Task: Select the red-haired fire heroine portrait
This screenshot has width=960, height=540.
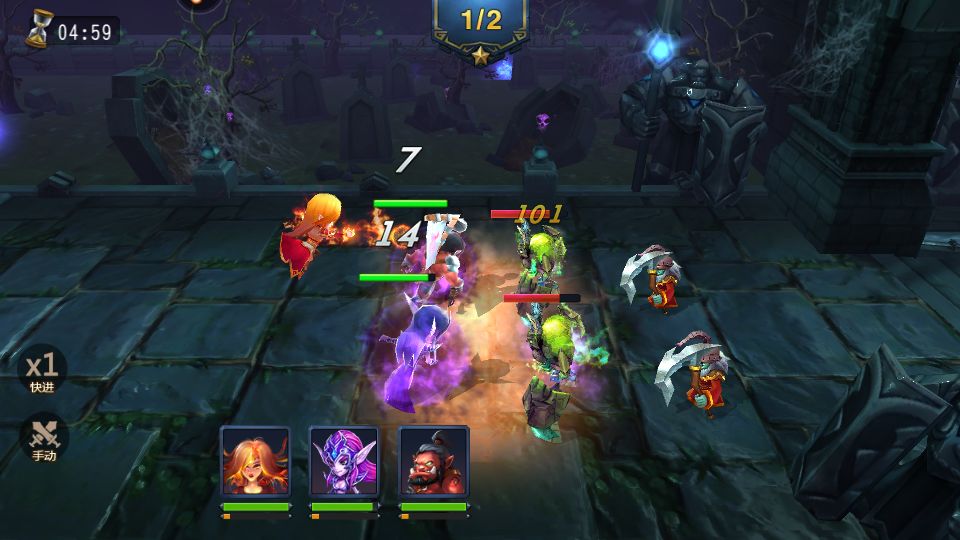Action: [x=256, y=461]
